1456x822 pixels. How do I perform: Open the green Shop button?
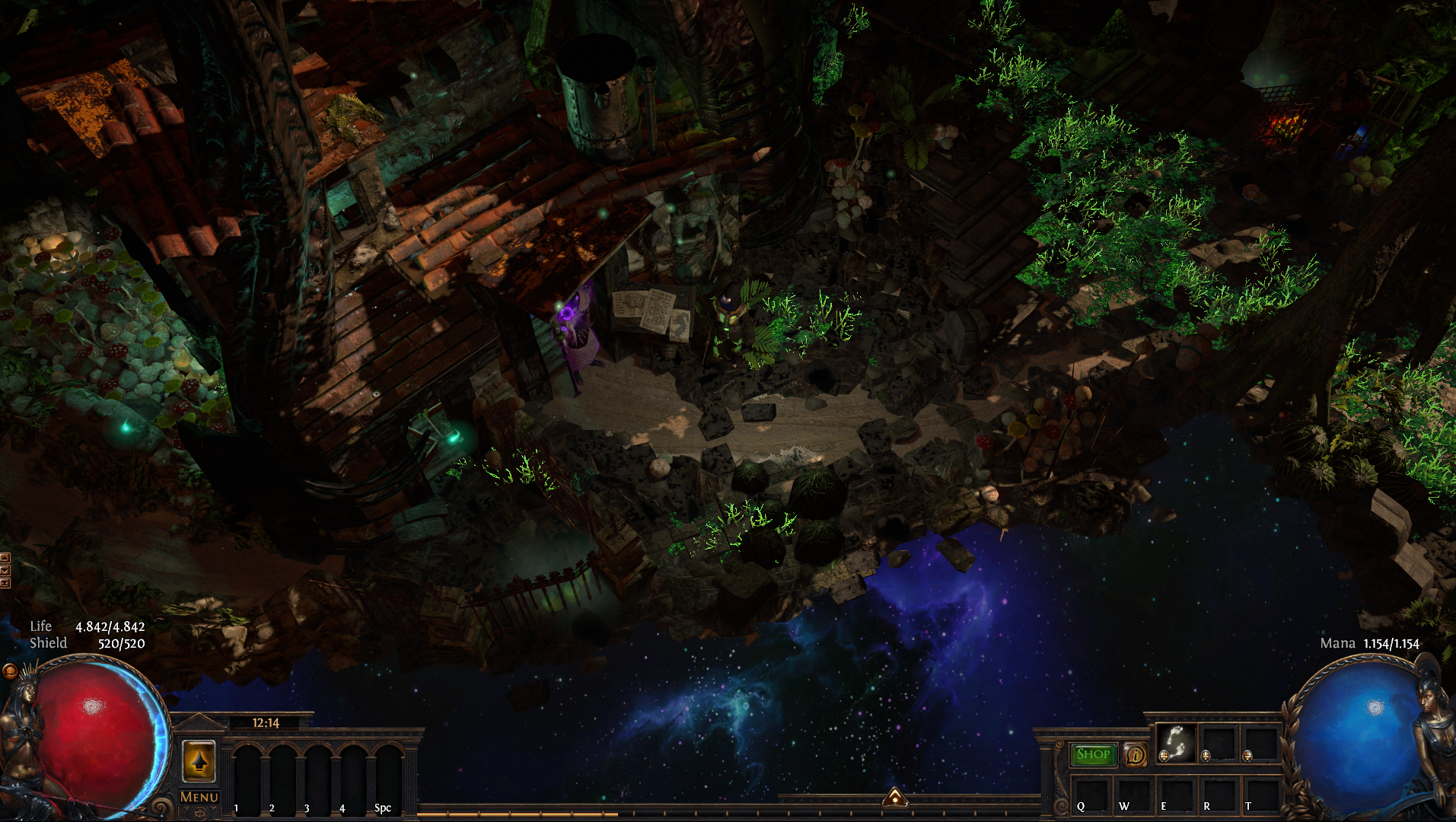click(1093, 754)
